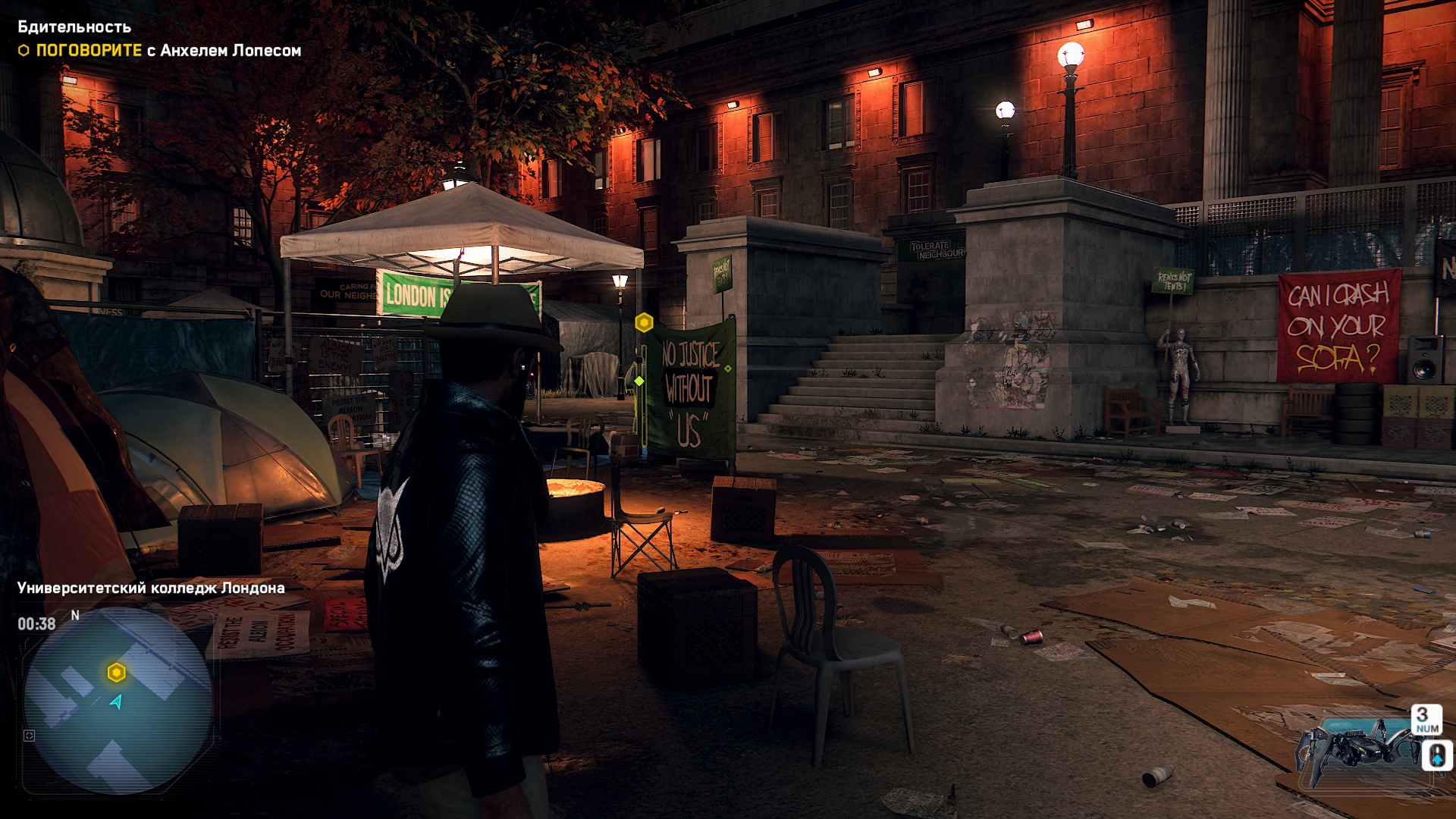The height and width of the screenshot is (819, 1456).
Task: Click the blue player arrow on minimap
Action: [117, 702]
